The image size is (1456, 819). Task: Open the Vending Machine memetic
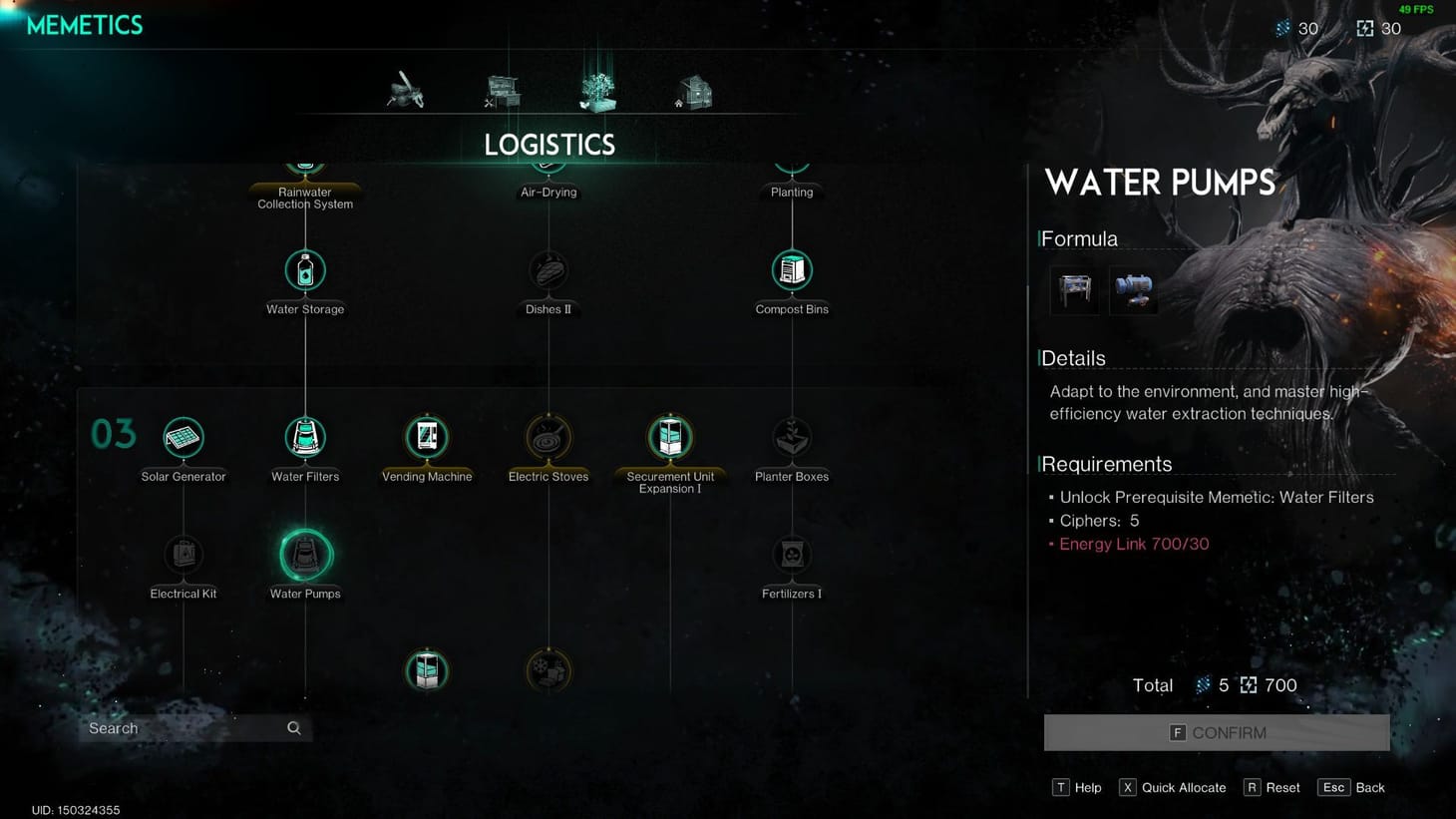tap(427, 436)
